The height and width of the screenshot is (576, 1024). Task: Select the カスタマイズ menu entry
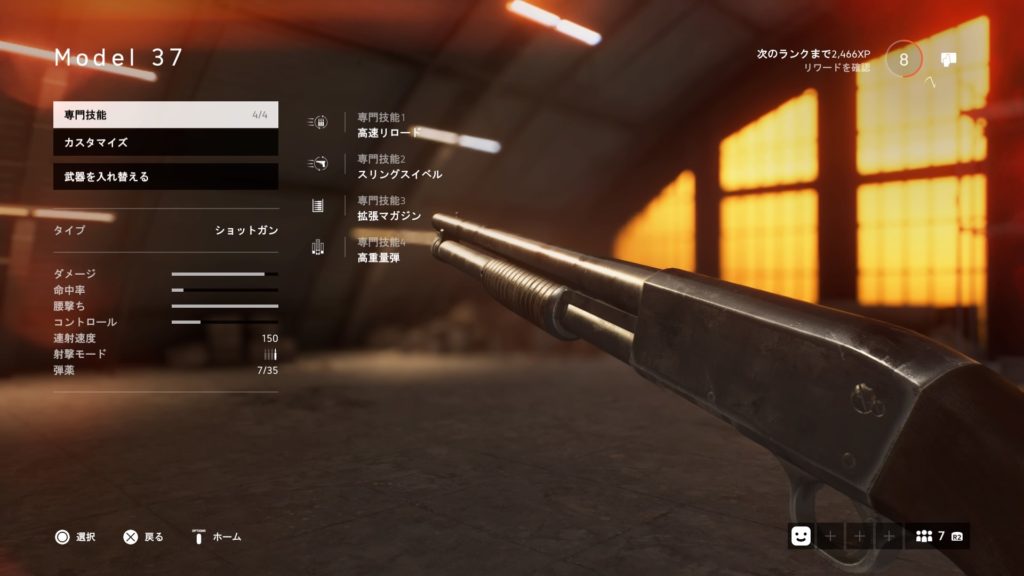[x=165, y=143]
